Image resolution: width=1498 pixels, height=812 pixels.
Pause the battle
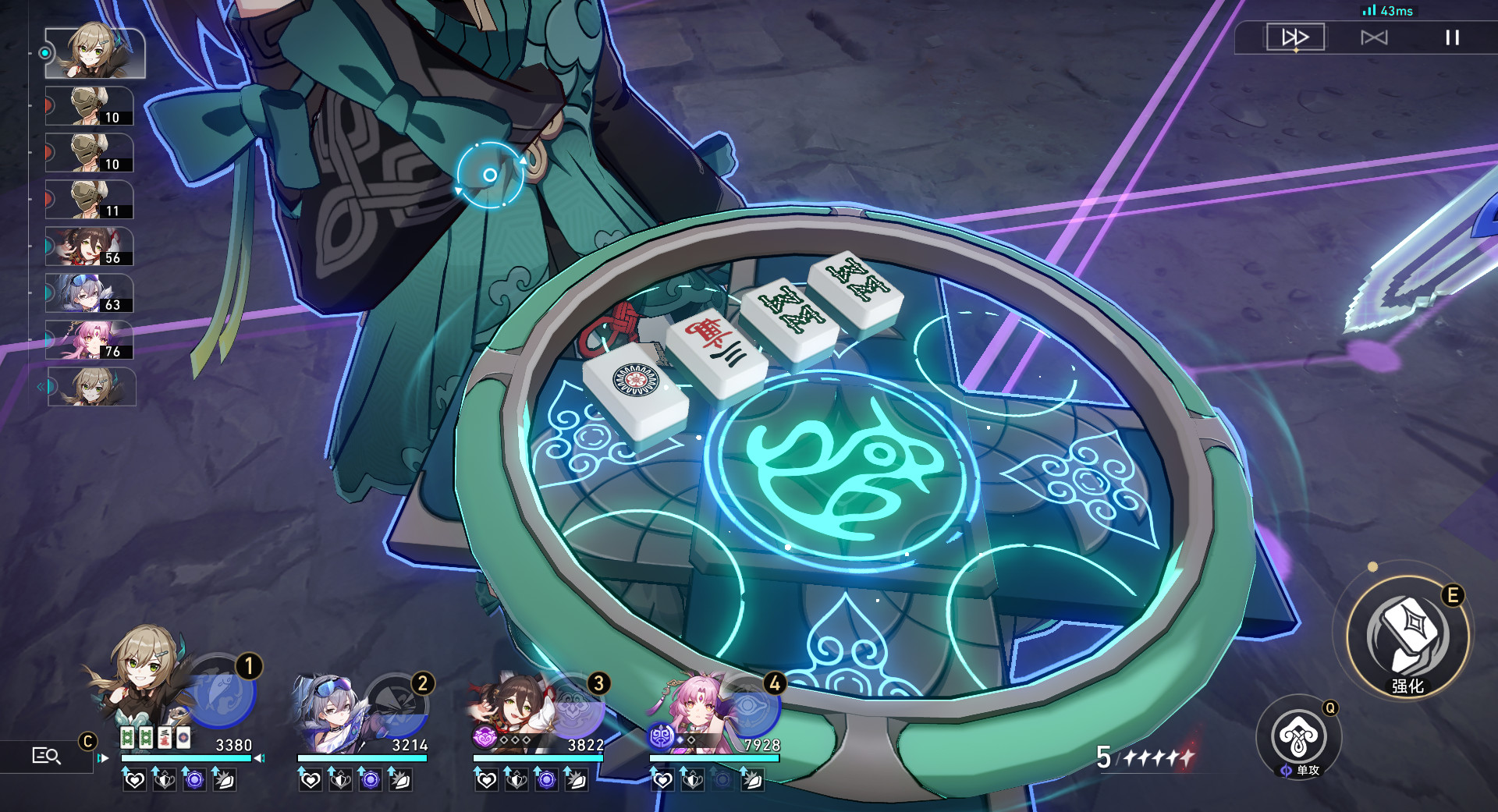point(1453,37)
